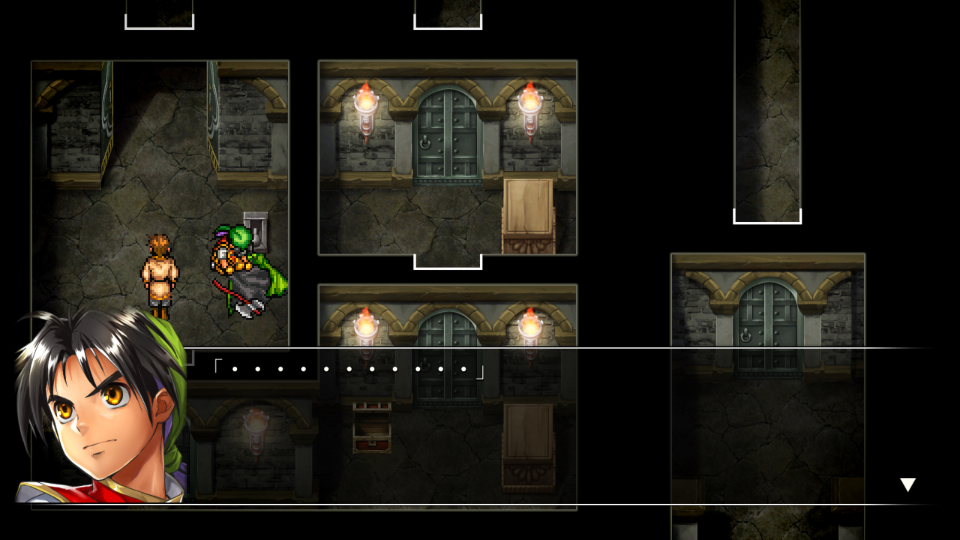The width and height of the screenshot is (960, 540).
Task: Advance dialogue with the white arrow indicator
Action: [x=907, y=485]
